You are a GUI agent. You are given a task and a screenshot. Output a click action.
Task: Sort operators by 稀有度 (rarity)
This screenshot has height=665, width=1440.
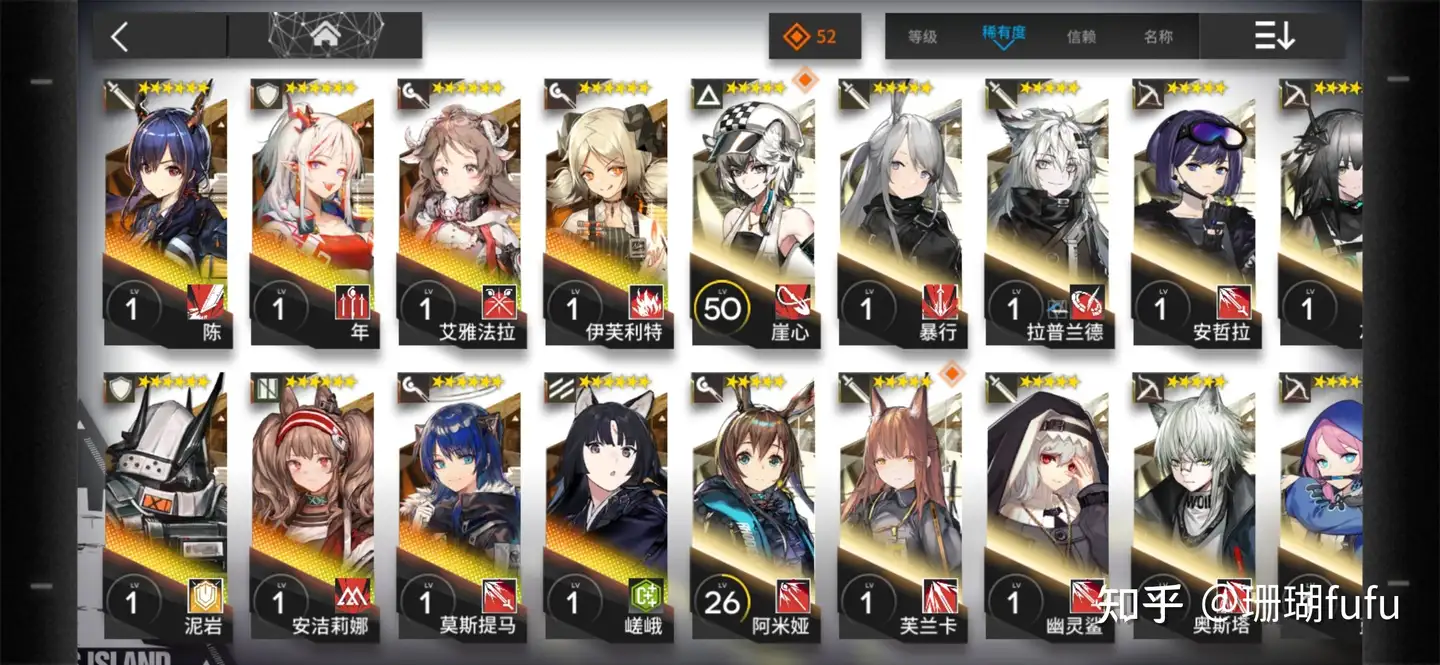pyautogui.click(x=1003, y=35)
